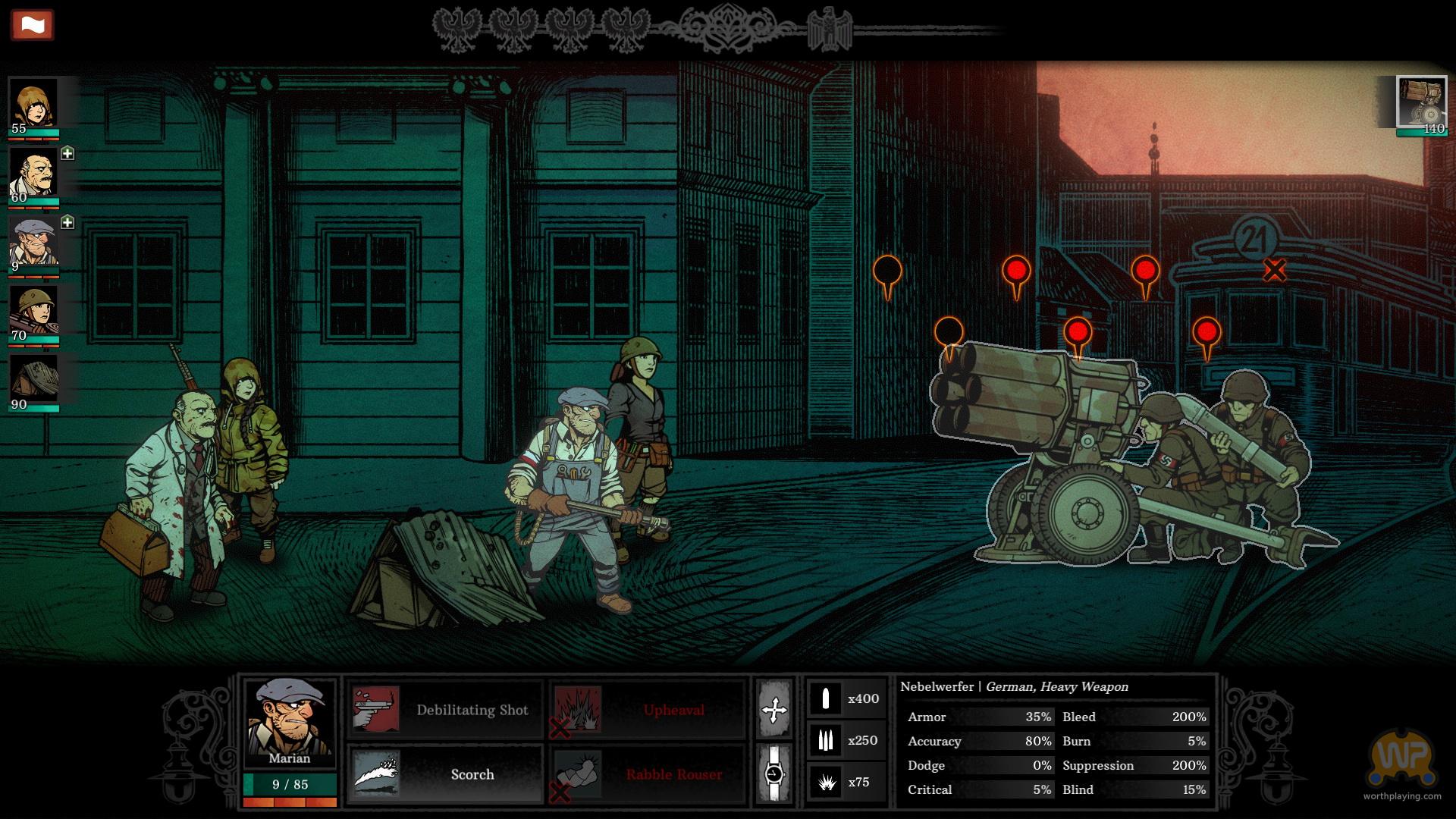Screen dimensions: 1456x819
Task: Use the Debilitating Shot ability
Action: (444, 710)
